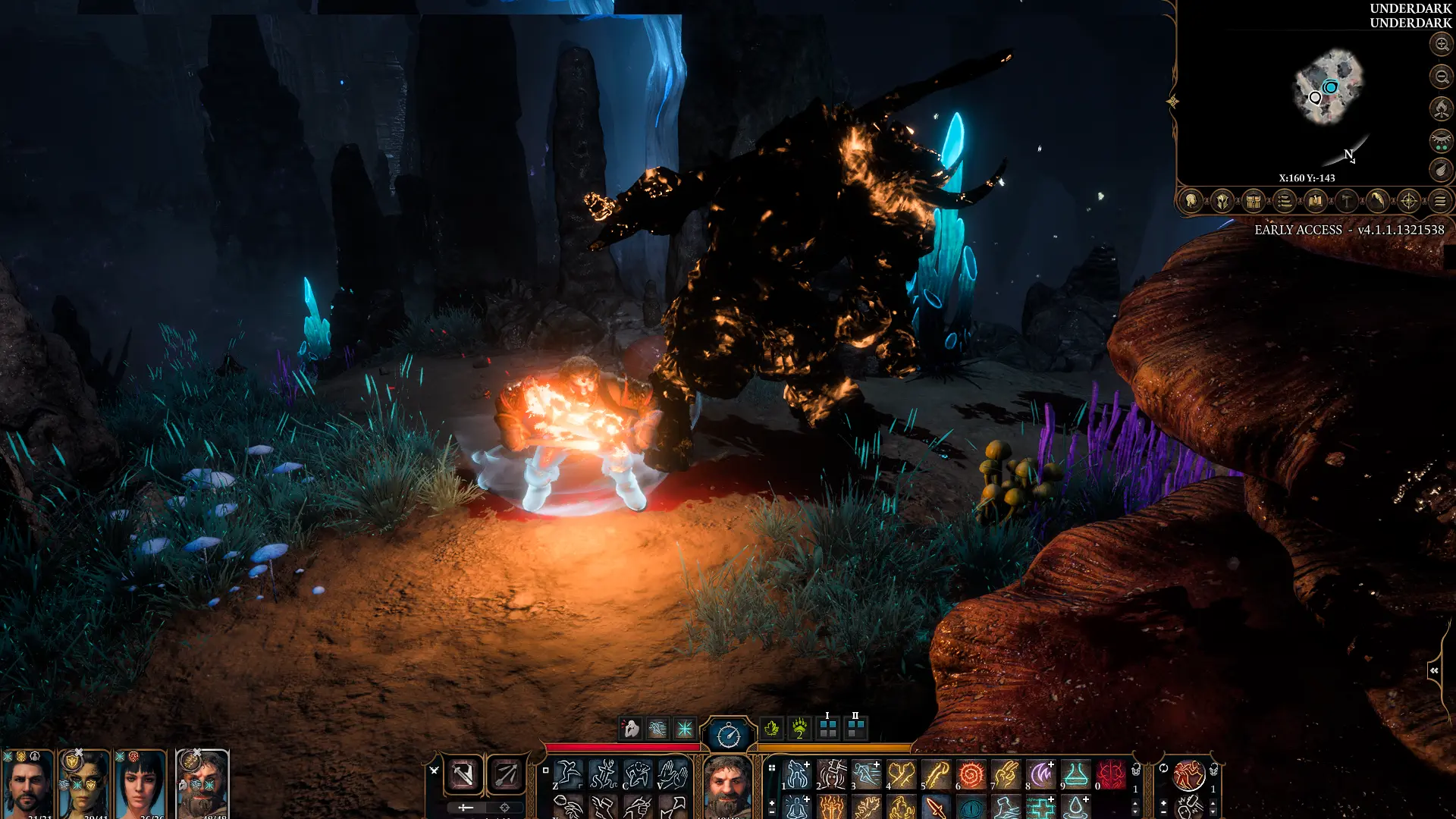1456x819 pixels.
Task: Zoom in on the minimap
Action: (1441, 44)
